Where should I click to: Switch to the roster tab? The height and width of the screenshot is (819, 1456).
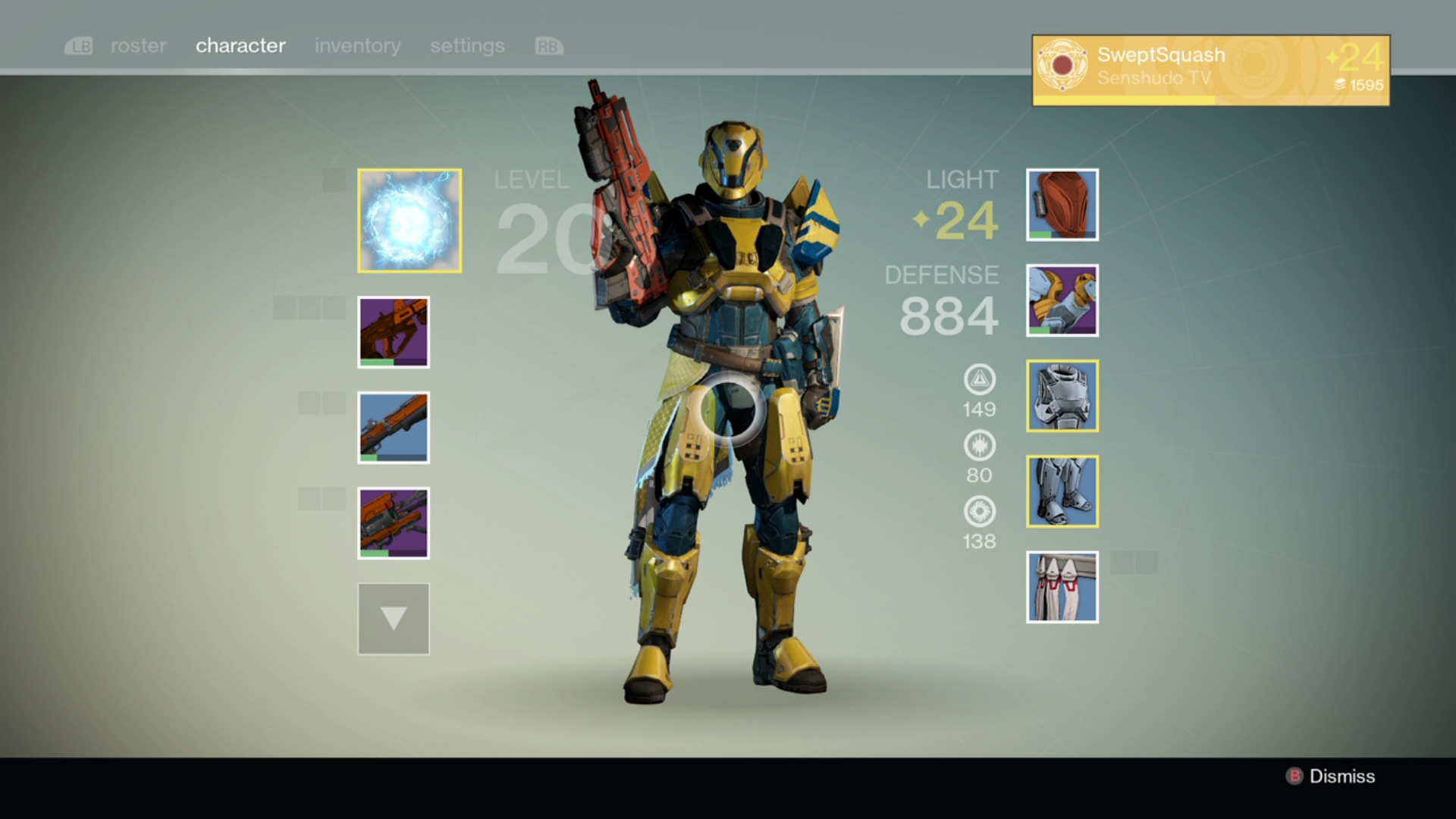point(138,46)
